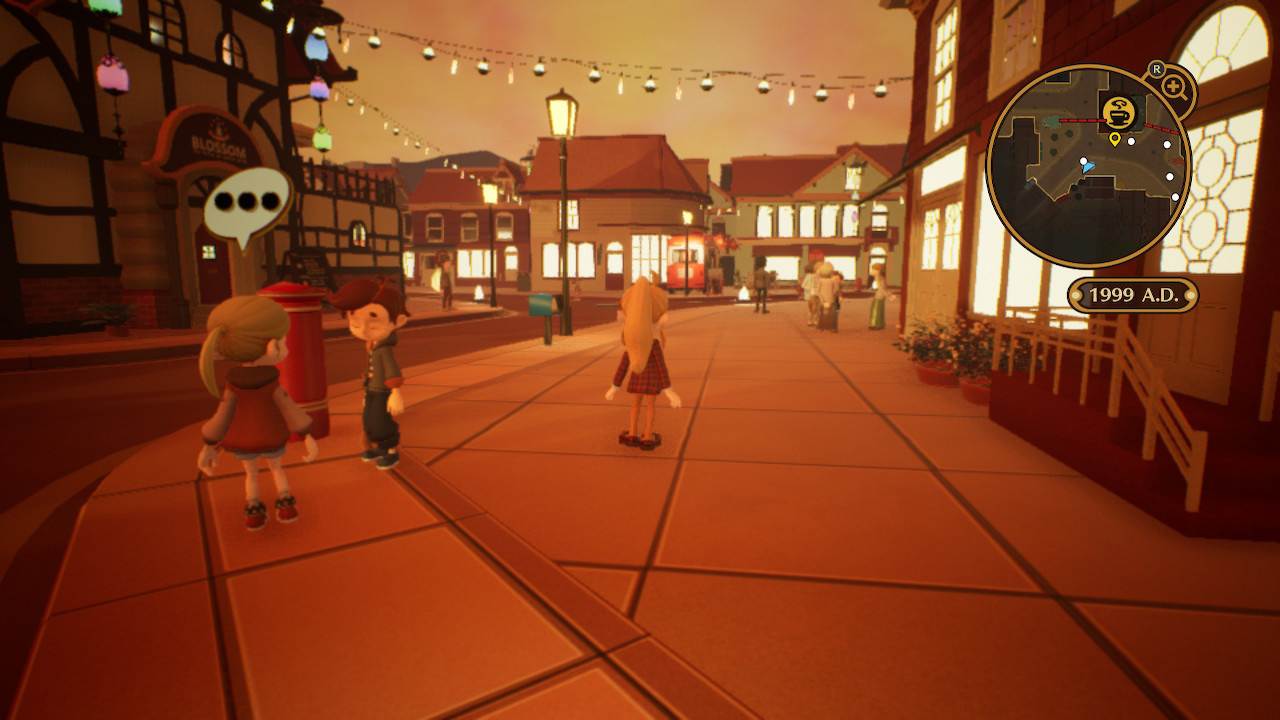The width and height of the screenshot is (1280, 720).
Task: Click the red dashed route line on the minimap
Action: [x=1080, y=121]
